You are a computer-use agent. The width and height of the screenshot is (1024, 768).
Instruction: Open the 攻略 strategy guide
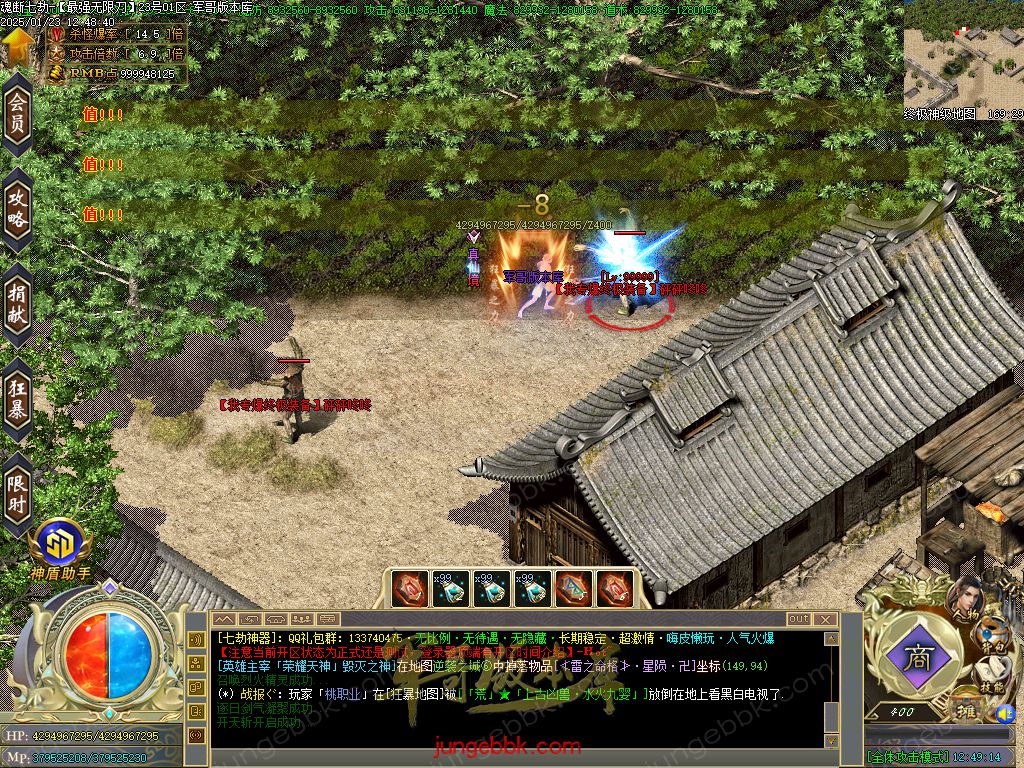(17, 208)
